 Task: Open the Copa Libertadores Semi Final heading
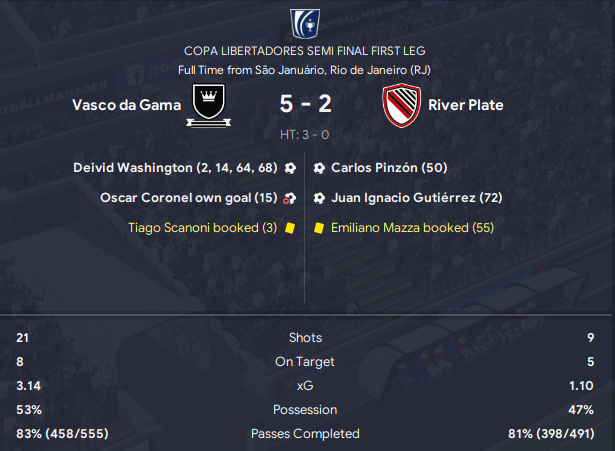tap(306, 51)
